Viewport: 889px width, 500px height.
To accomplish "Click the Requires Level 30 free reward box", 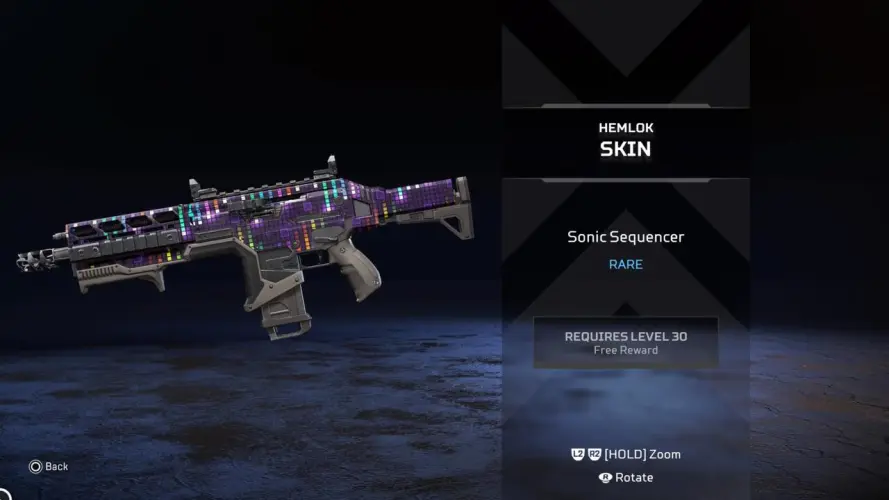I will 625,343.
